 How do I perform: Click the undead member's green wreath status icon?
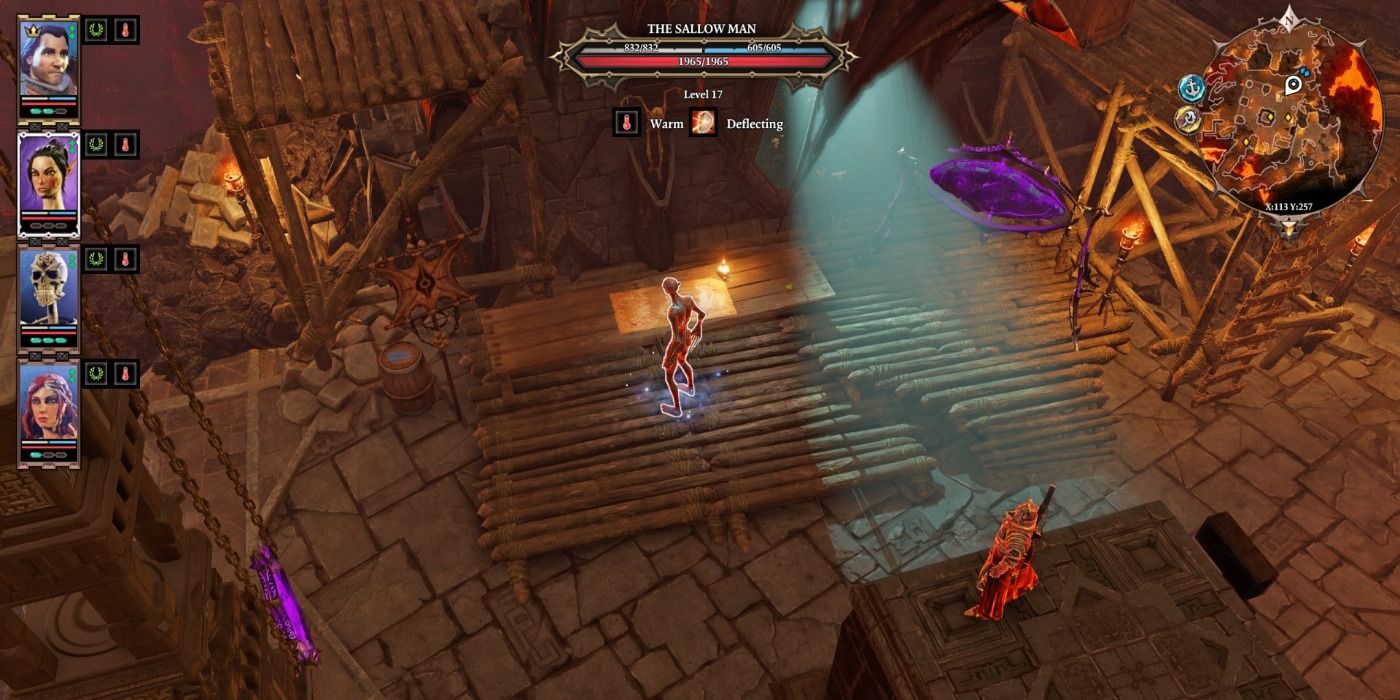pyautogui.click(x=96, y=259)
